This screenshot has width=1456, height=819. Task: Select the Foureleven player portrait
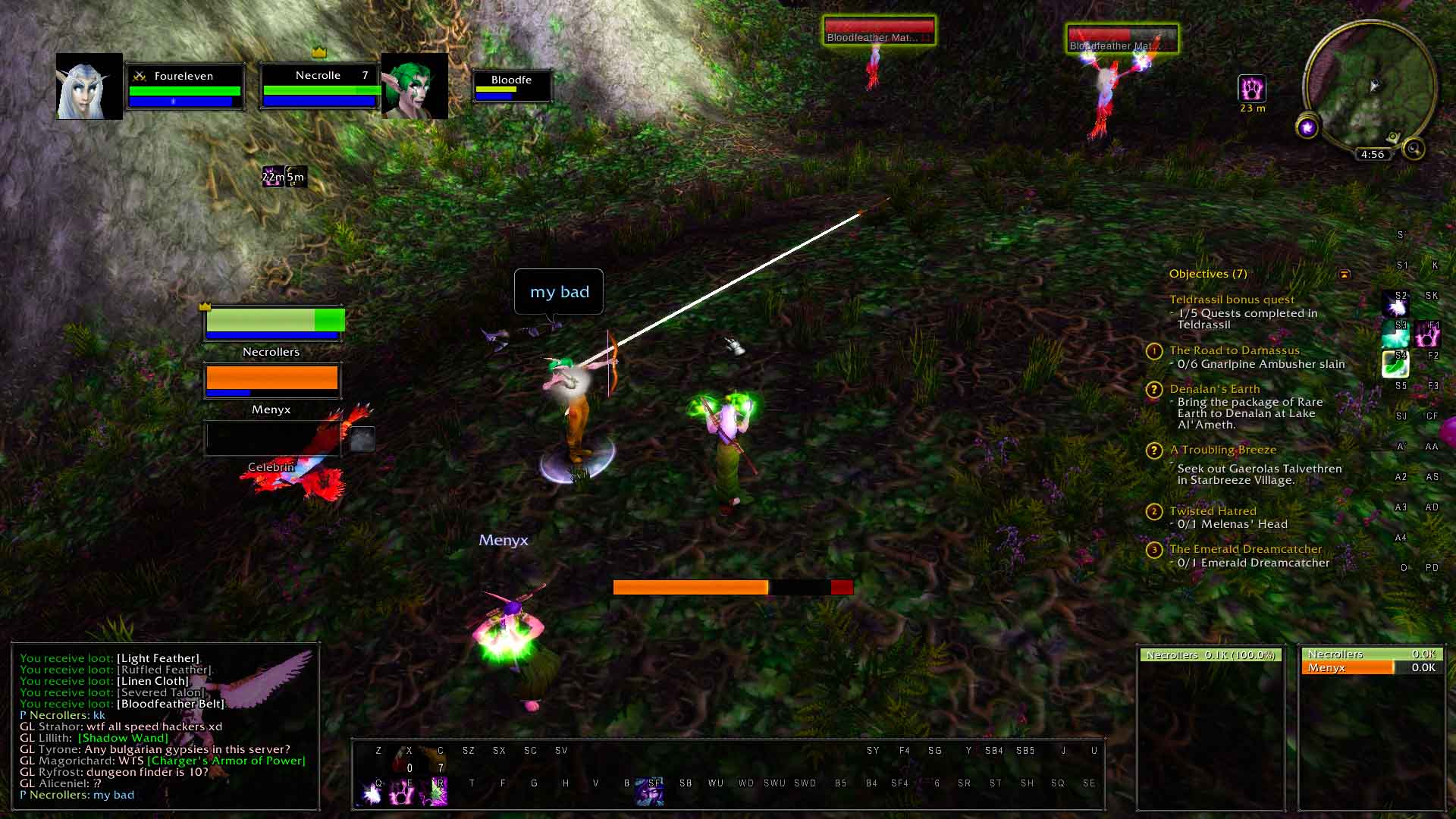pos(89,86)
